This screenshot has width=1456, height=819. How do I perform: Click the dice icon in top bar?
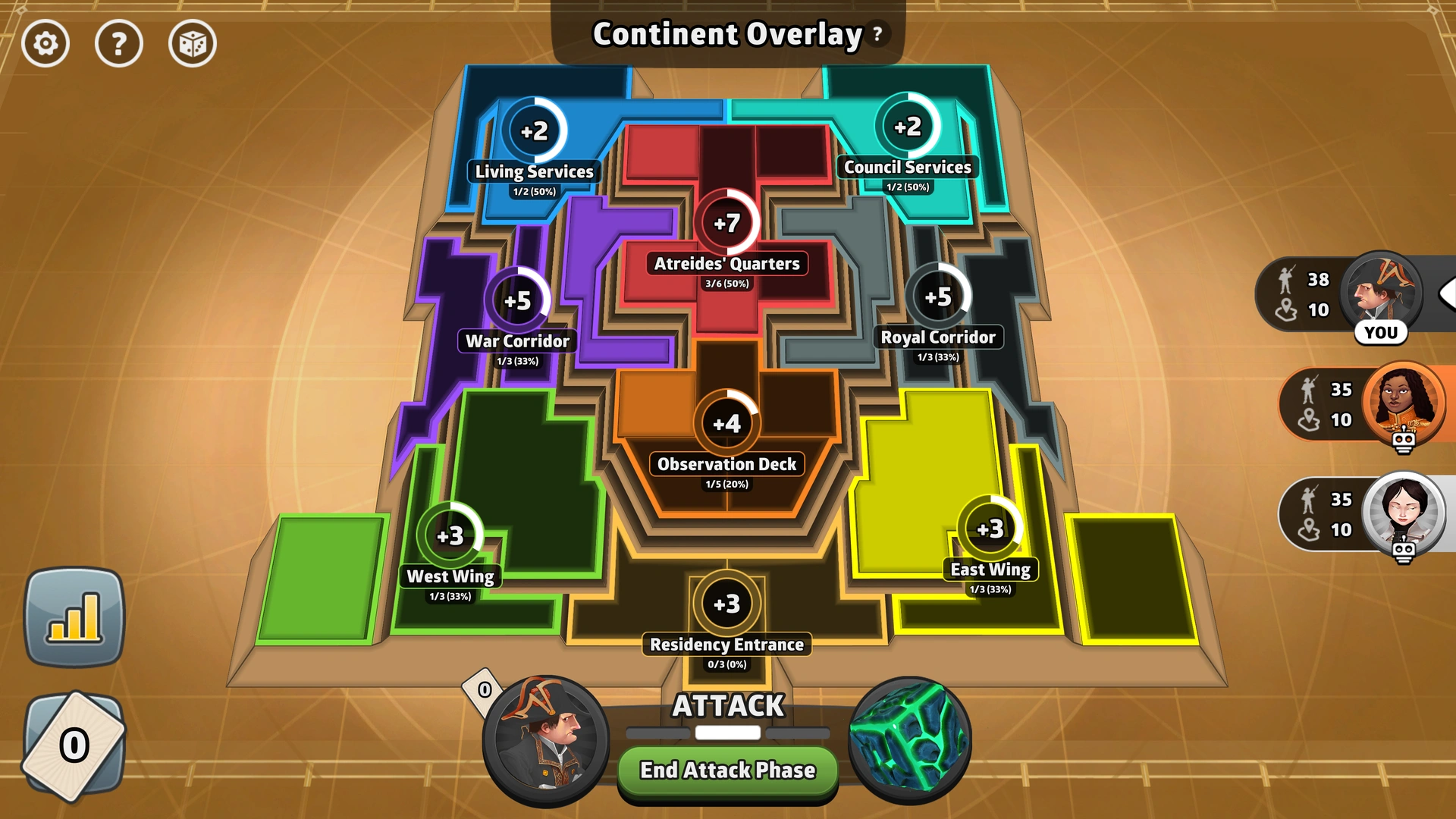(x=192, y=44)
